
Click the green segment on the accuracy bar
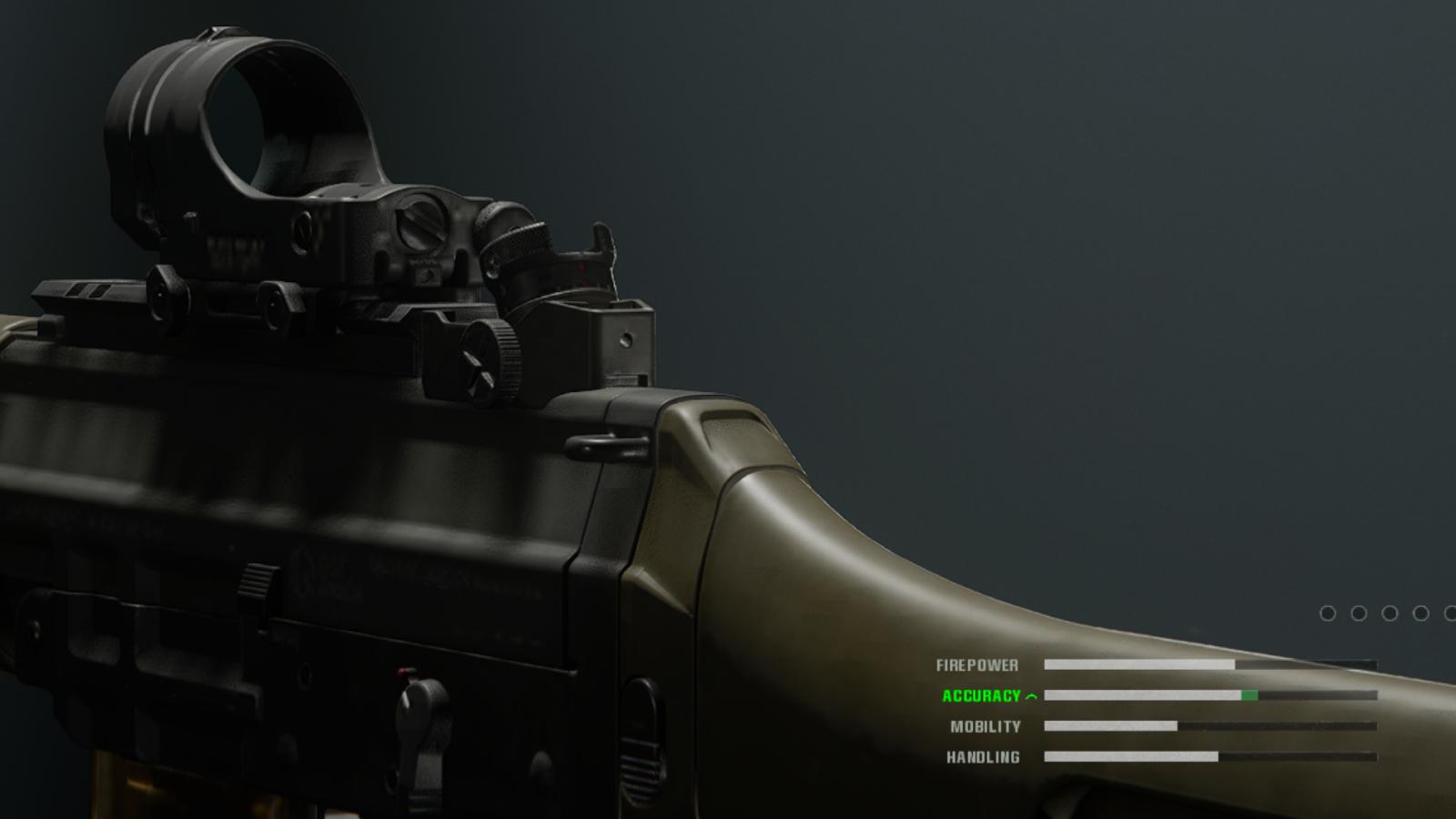1250,696
